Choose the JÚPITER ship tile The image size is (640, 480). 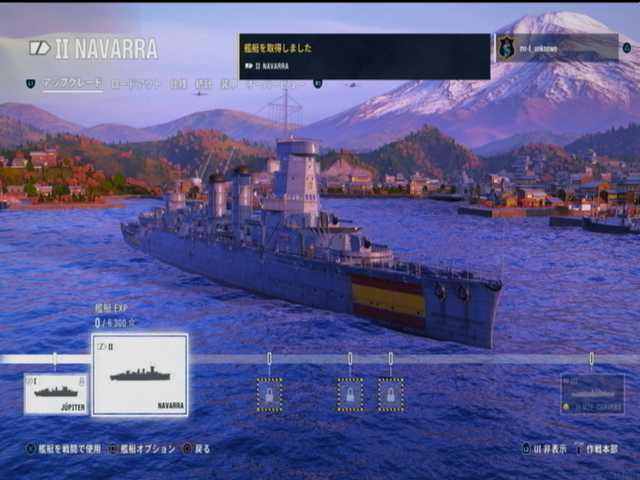point(56,393)
